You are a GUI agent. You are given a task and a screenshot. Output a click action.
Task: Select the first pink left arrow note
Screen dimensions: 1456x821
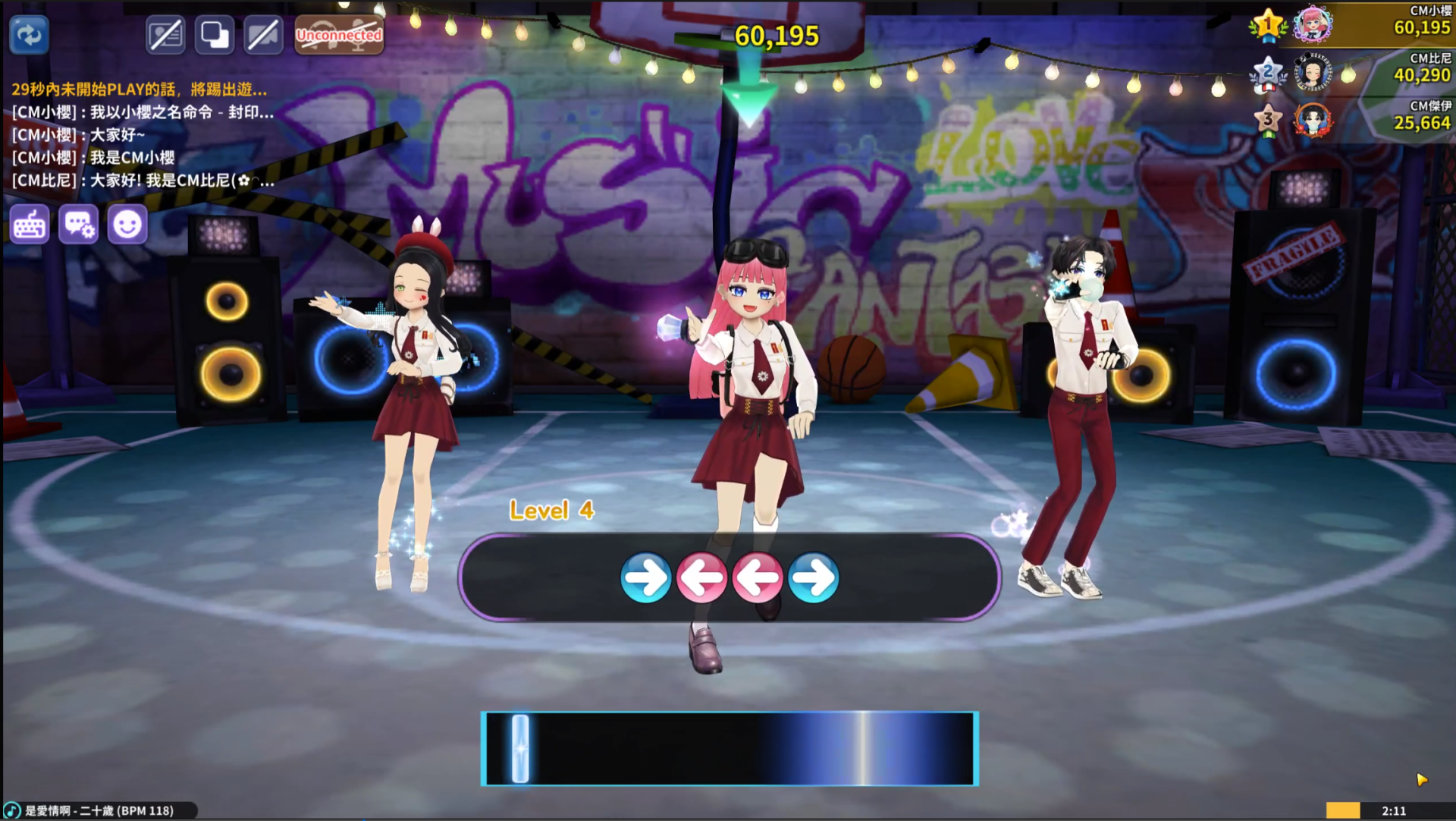pos(701,577)
